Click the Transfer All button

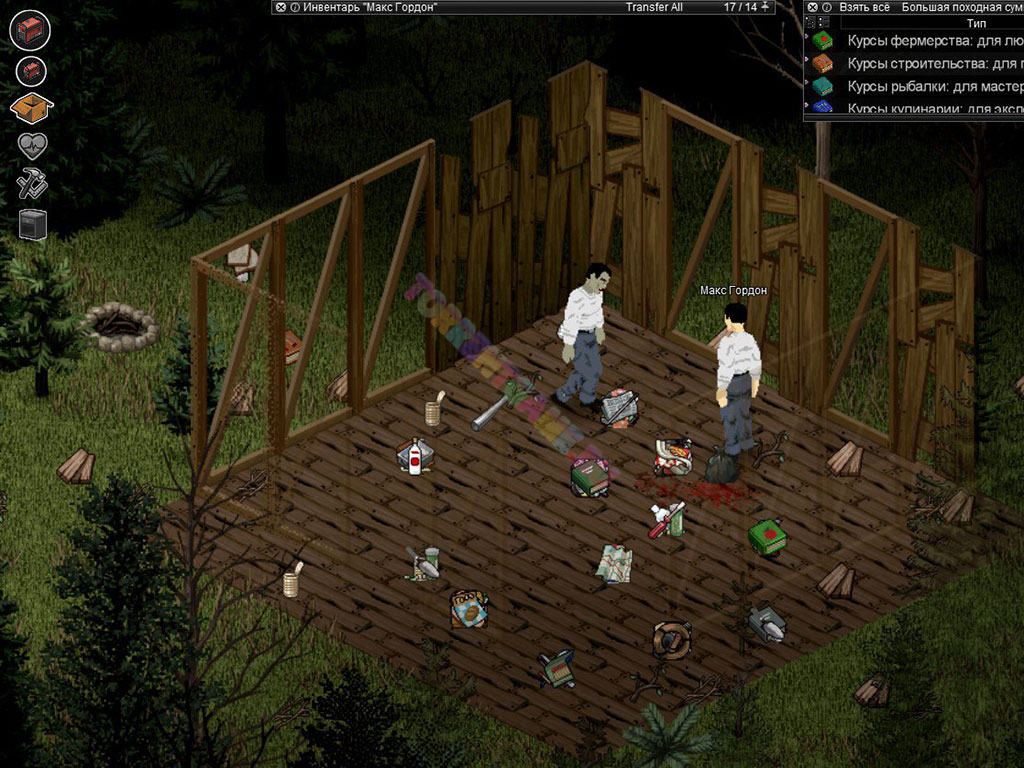654,7
